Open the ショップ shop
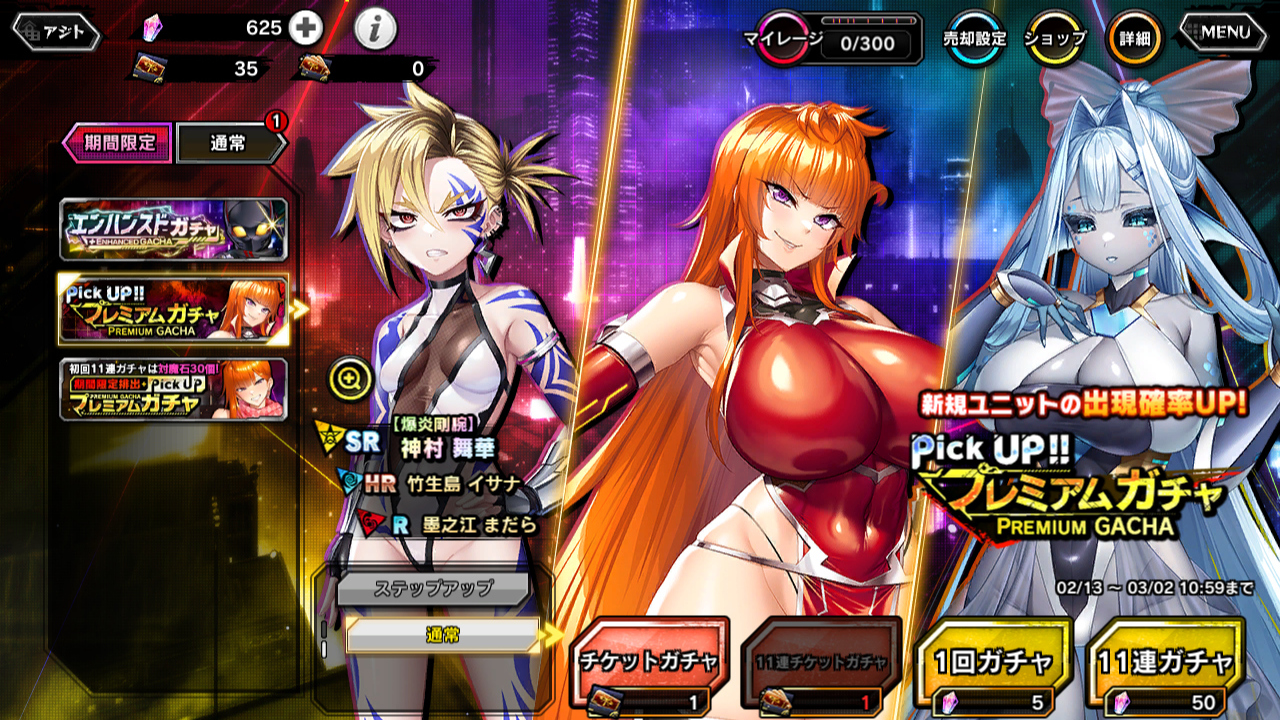The width and height of the screenshot is (1280, 720). [x=1055, y=39]
